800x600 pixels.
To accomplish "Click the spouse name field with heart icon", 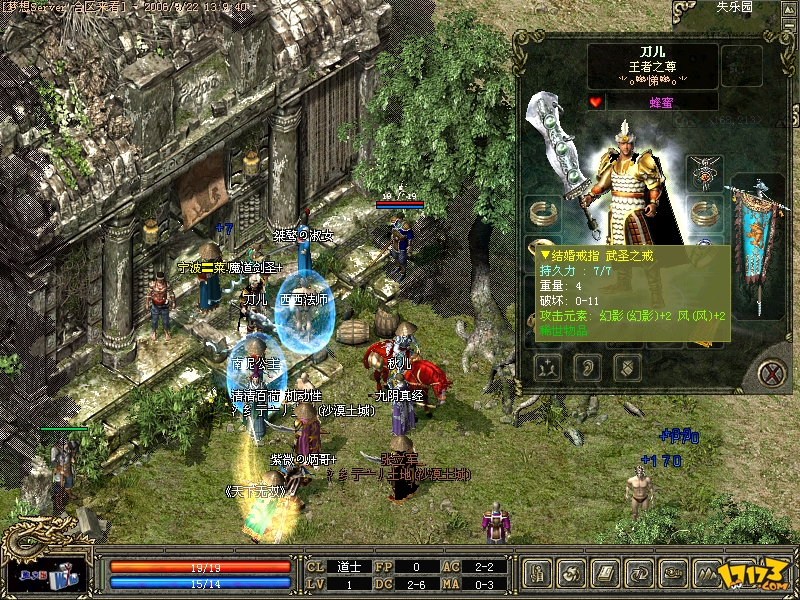I will (661, 101).
